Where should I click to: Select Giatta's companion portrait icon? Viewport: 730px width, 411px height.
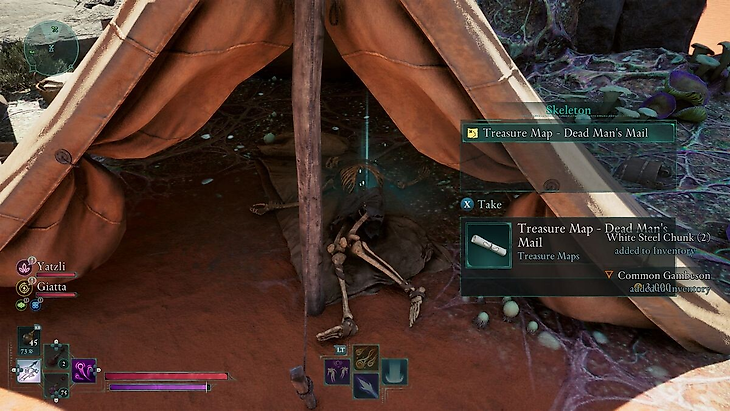[22, 285]
